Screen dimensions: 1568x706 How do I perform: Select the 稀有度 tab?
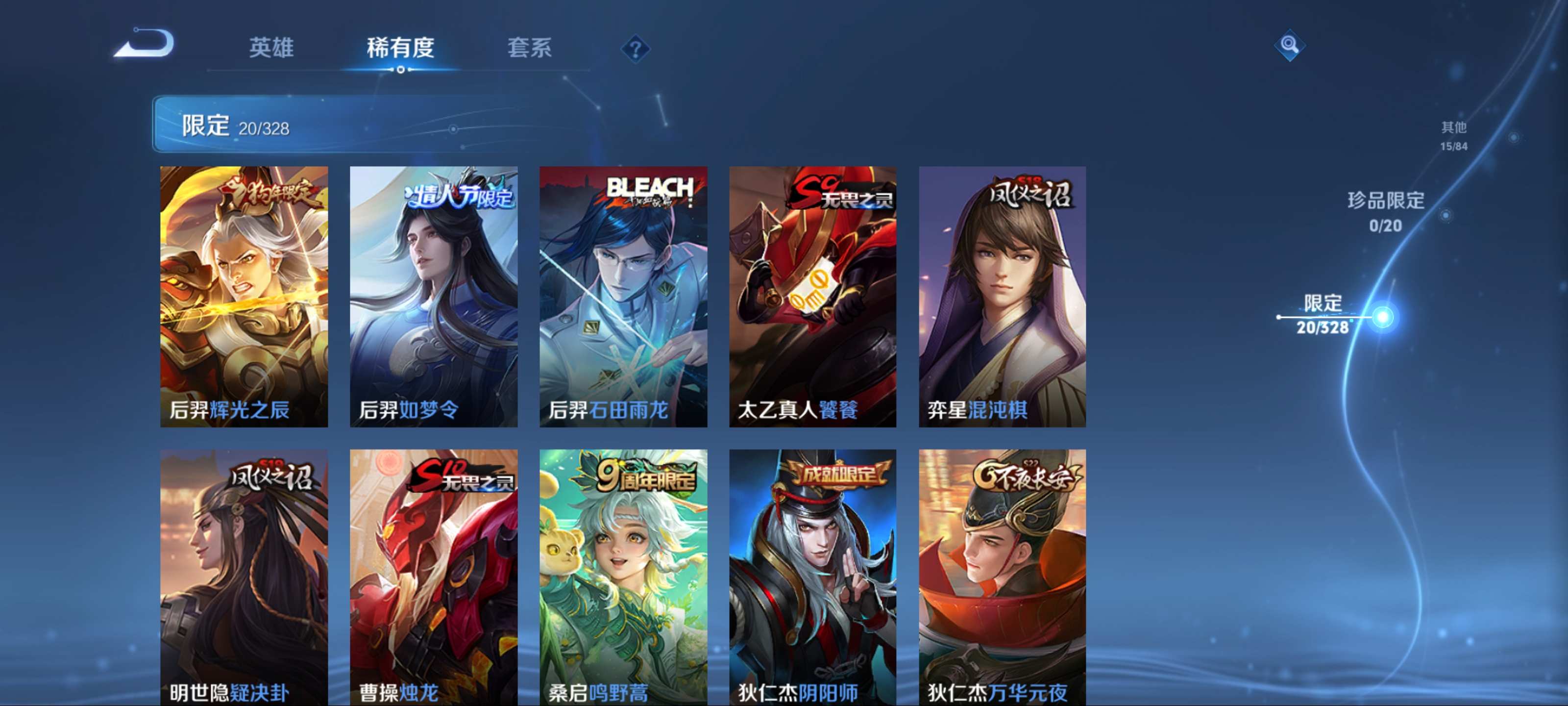pyautogui.click(x=400, y=48)
